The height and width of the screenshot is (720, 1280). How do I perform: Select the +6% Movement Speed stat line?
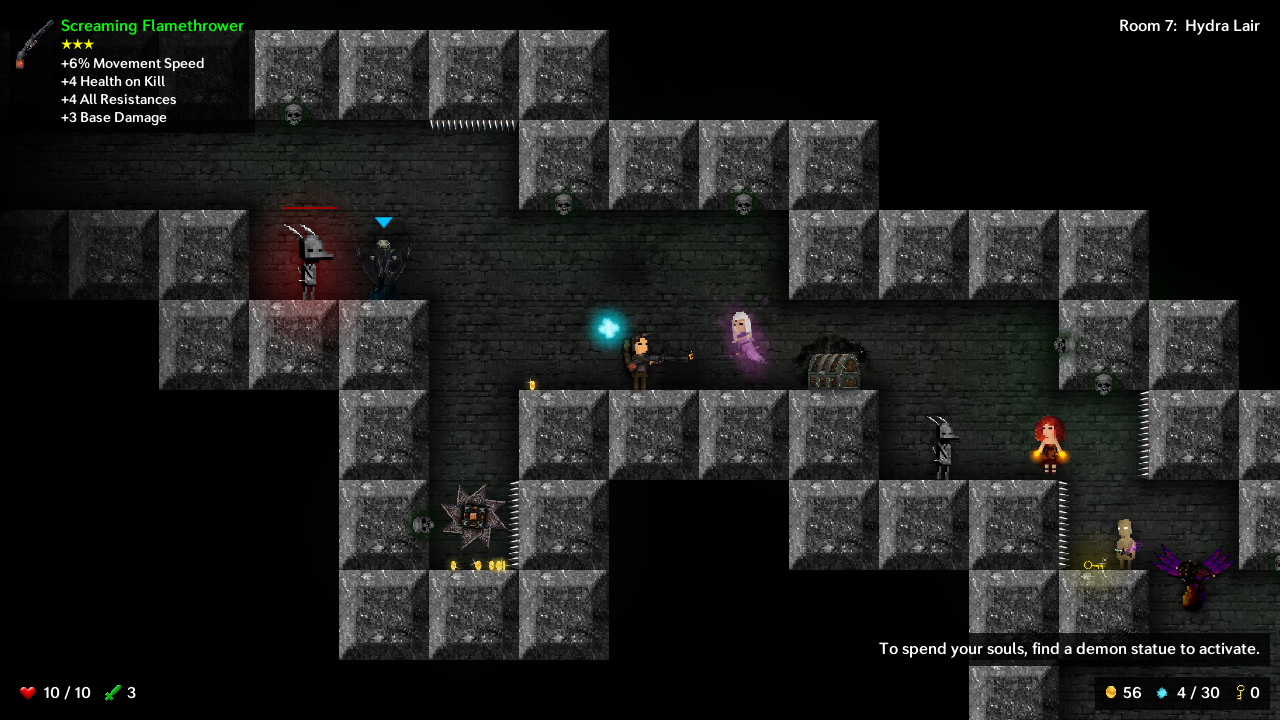click(133, 63)
